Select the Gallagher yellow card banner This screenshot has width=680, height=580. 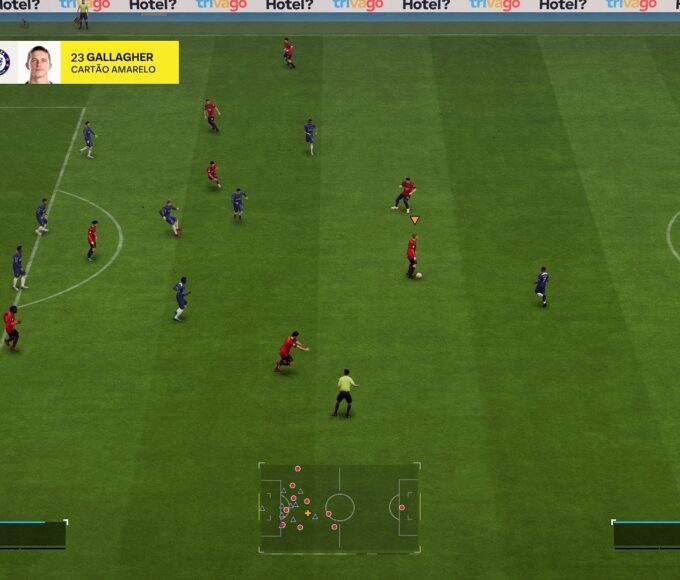click(119, 62)
